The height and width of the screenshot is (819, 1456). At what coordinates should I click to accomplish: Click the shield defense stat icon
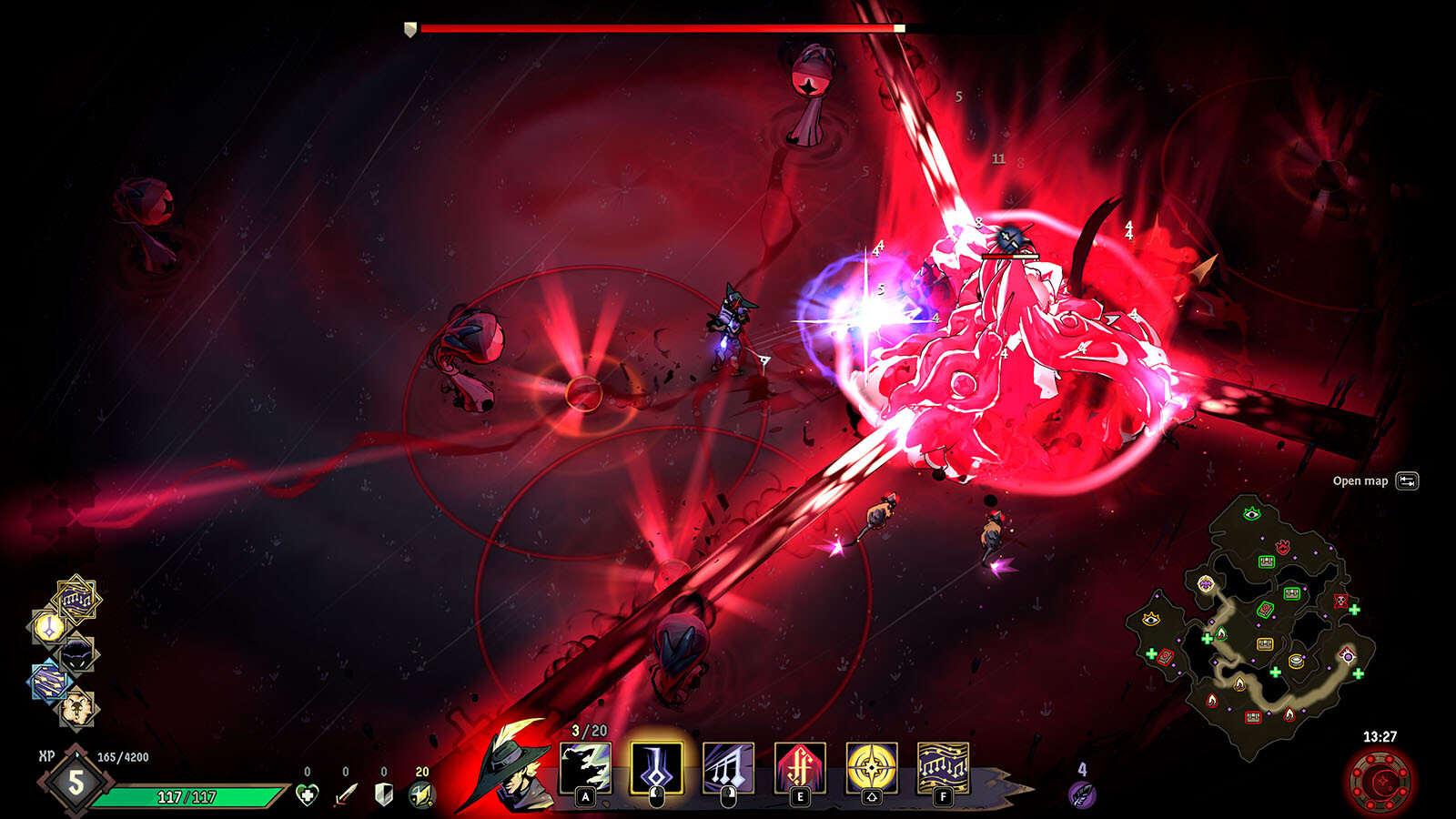coord(384,794)
